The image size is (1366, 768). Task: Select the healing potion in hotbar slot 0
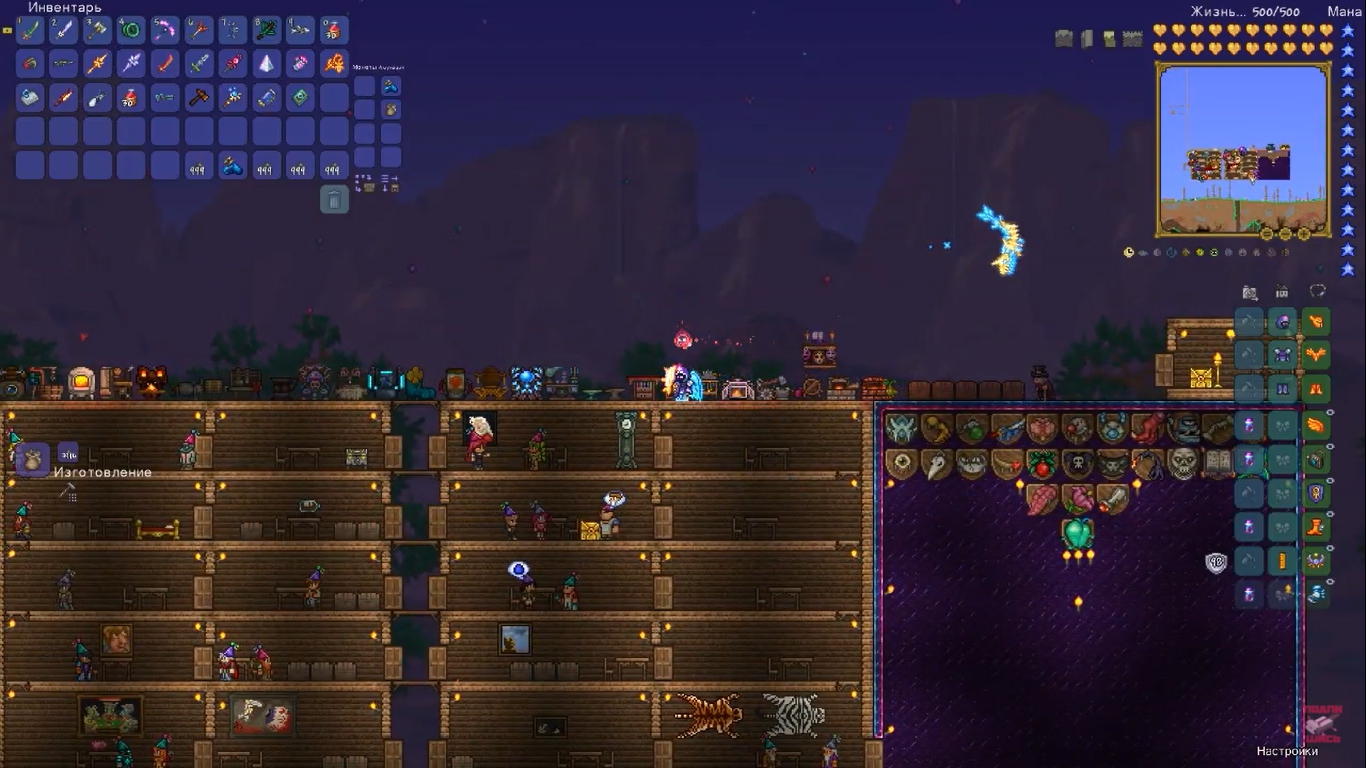(333, 30)
